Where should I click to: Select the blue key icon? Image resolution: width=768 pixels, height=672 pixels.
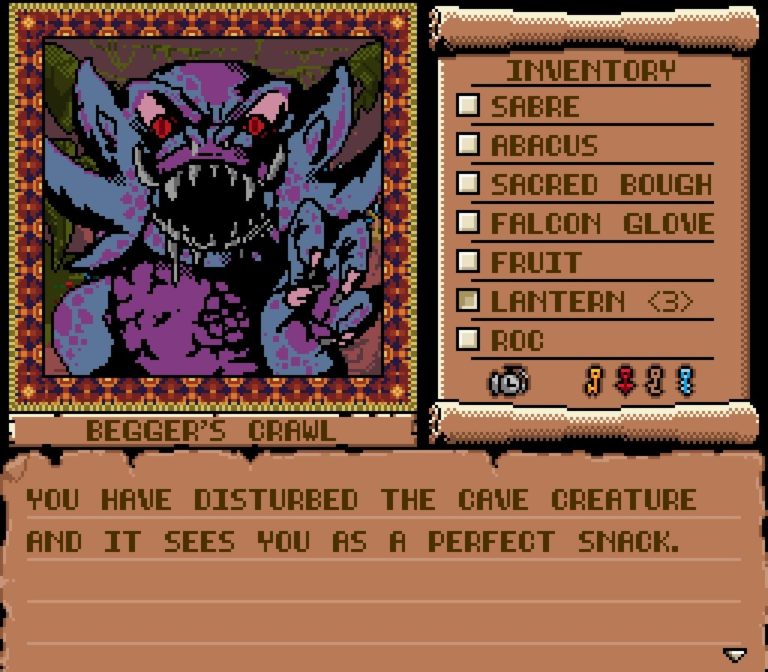pyautogui.click(x=685, y=381)
